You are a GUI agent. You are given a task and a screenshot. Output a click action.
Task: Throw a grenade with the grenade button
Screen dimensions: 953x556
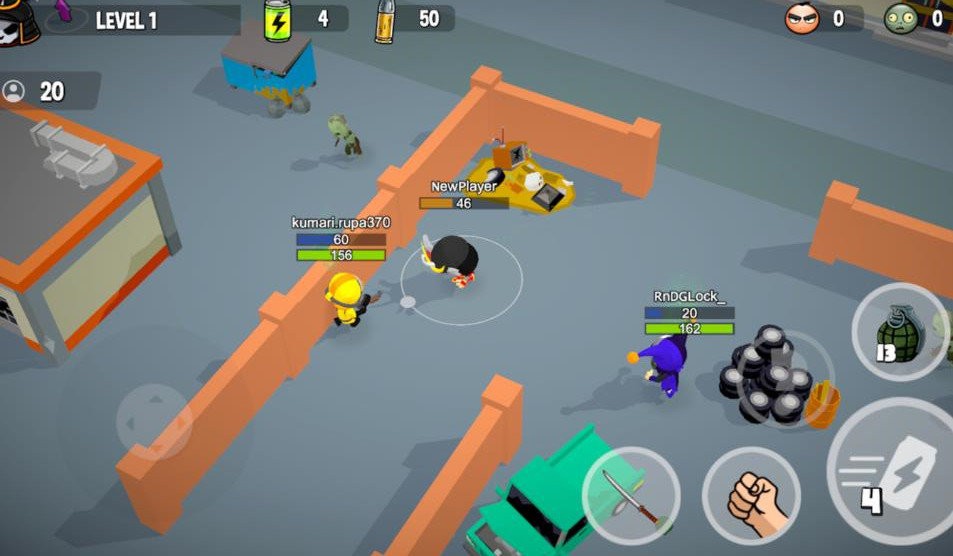pyautogui.click(x=899, y=331)
